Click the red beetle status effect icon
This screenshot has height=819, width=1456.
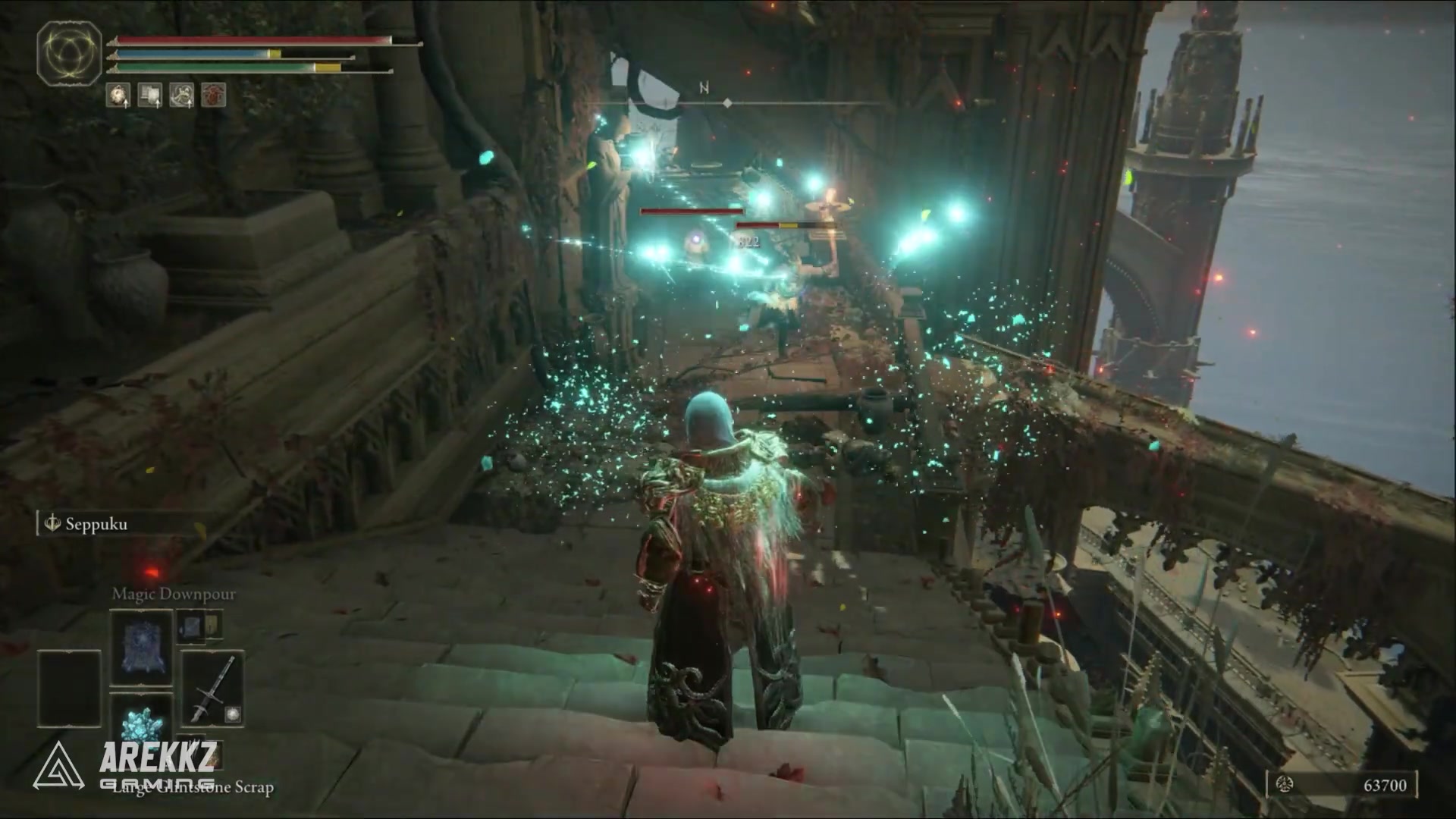(214, 95)
